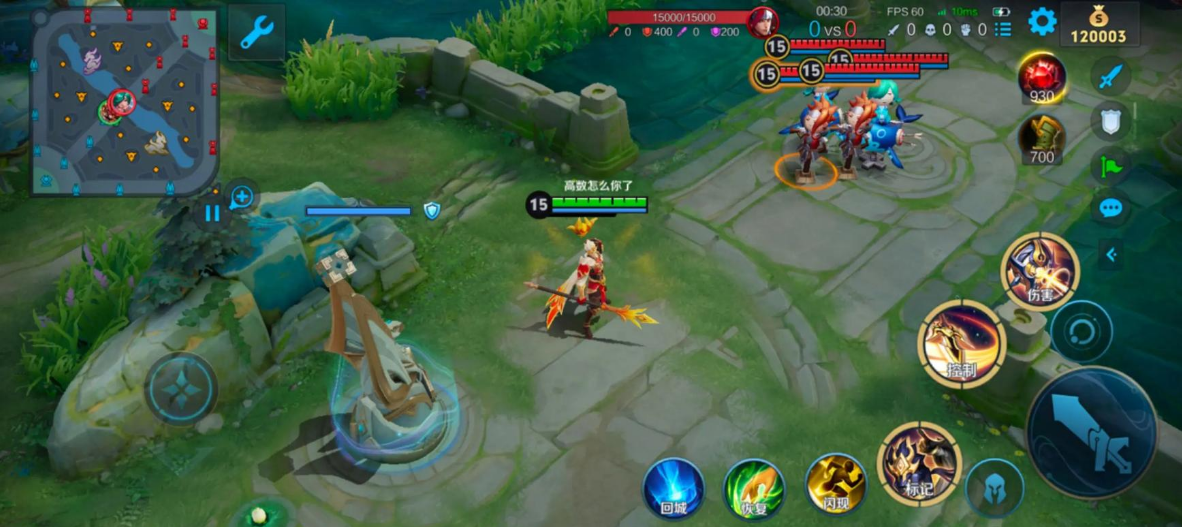
Task: Send the green flag gather signal
Action: point(1110,165)
